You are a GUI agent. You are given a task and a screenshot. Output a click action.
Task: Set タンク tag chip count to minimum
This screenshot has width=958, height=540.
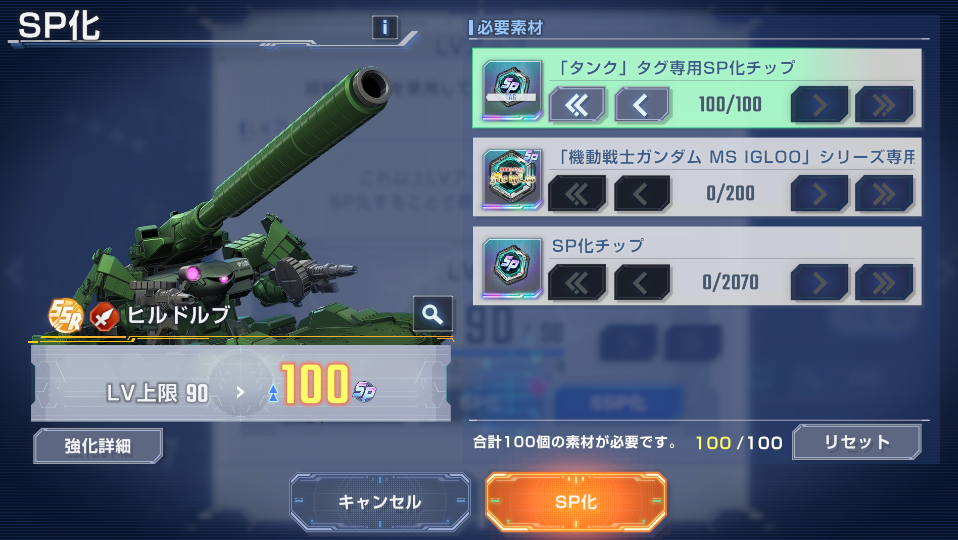click(x=577, y=103)
